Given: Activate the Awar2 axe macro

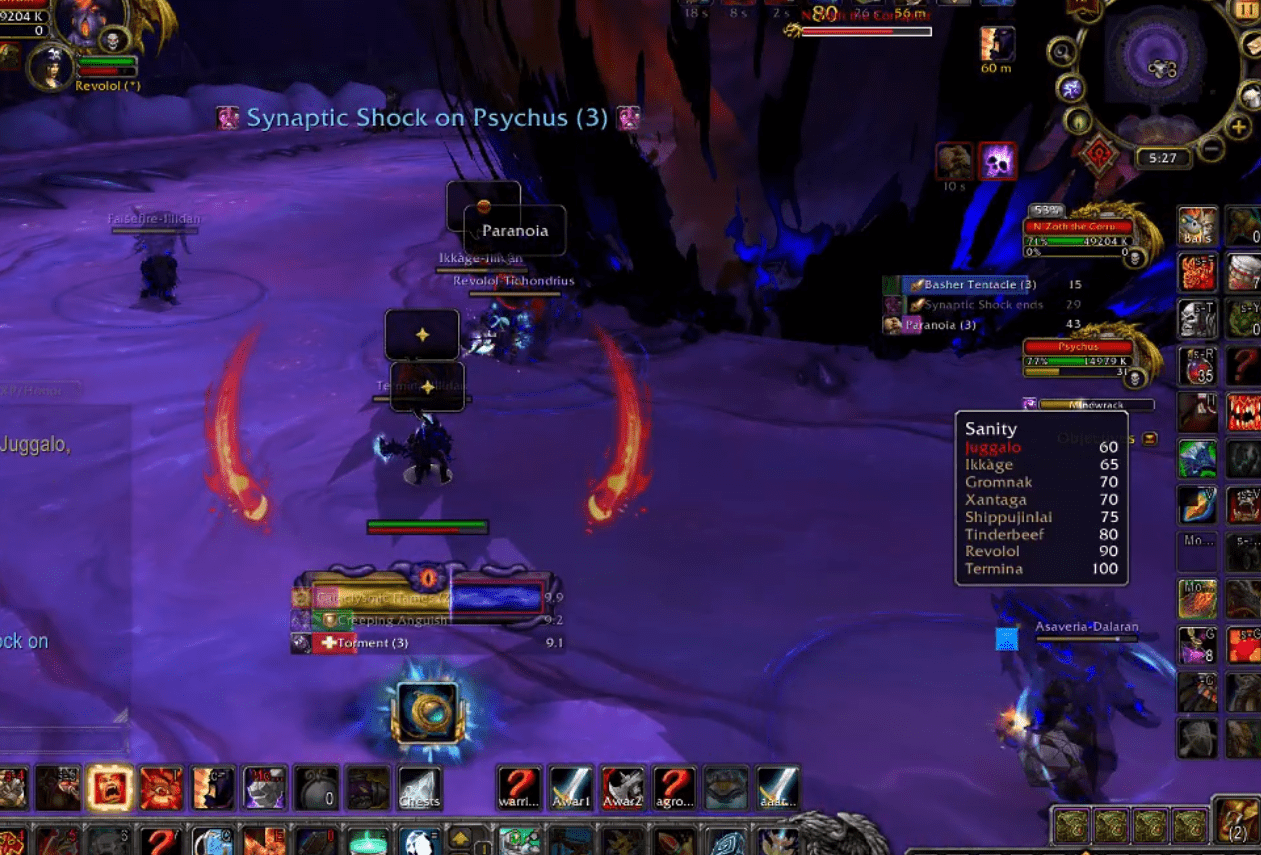Looking at the screenshot, I should 623,788.
